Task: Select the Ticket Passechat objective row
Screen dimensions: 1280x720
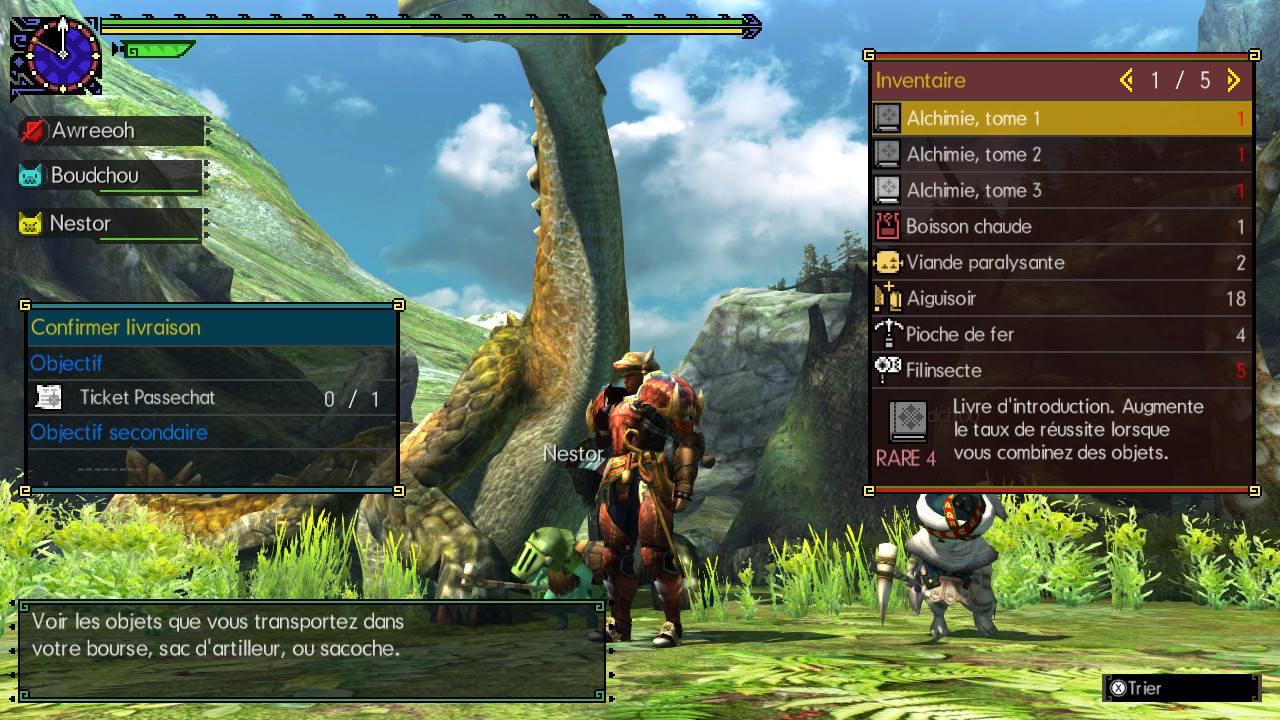Action: click(x=212, y=398)
